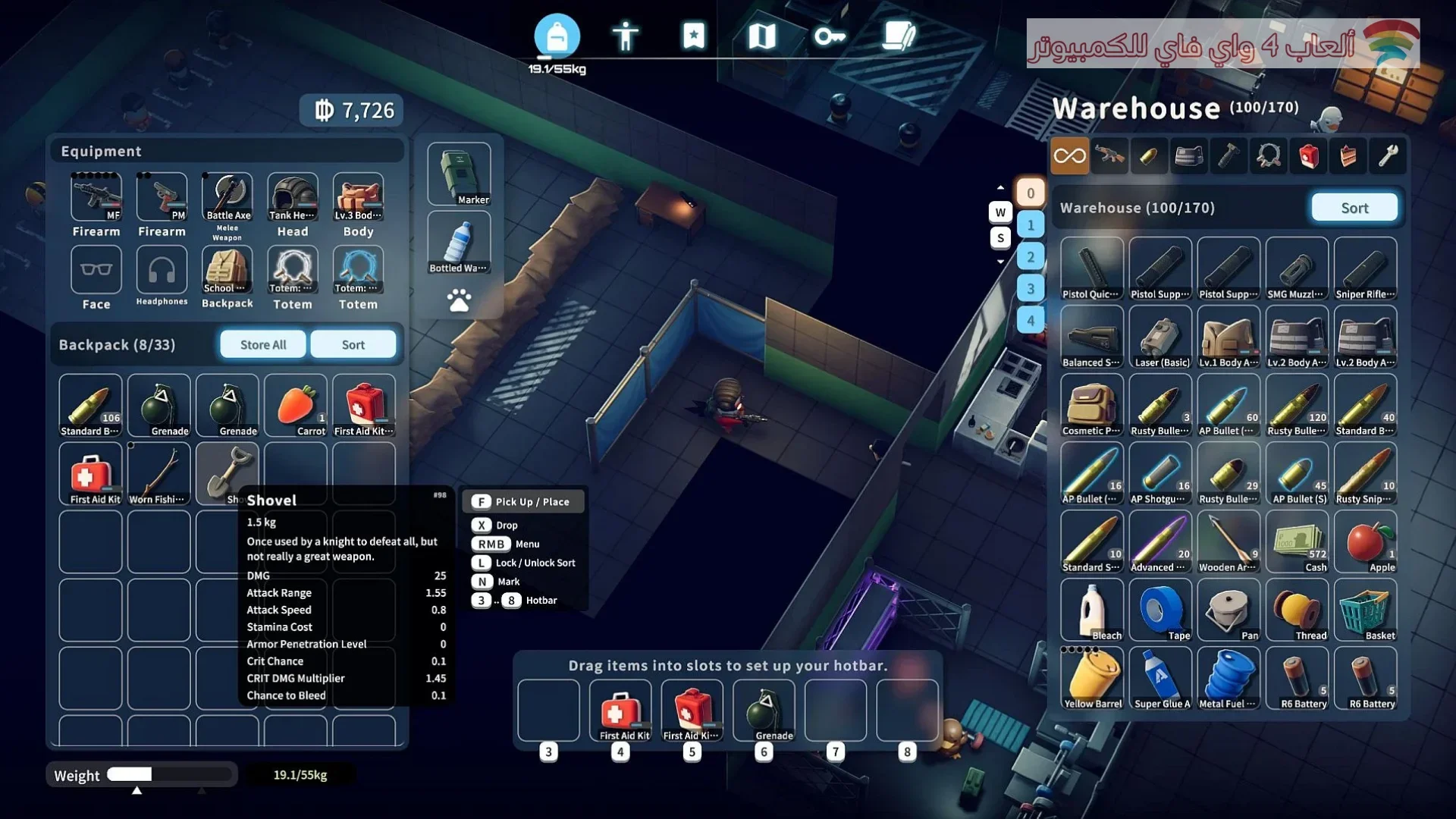The height and width of the screenshot is (819, 1456).
Task: Select the Bottled Water quick slot
Action: [x=459, y=243]
